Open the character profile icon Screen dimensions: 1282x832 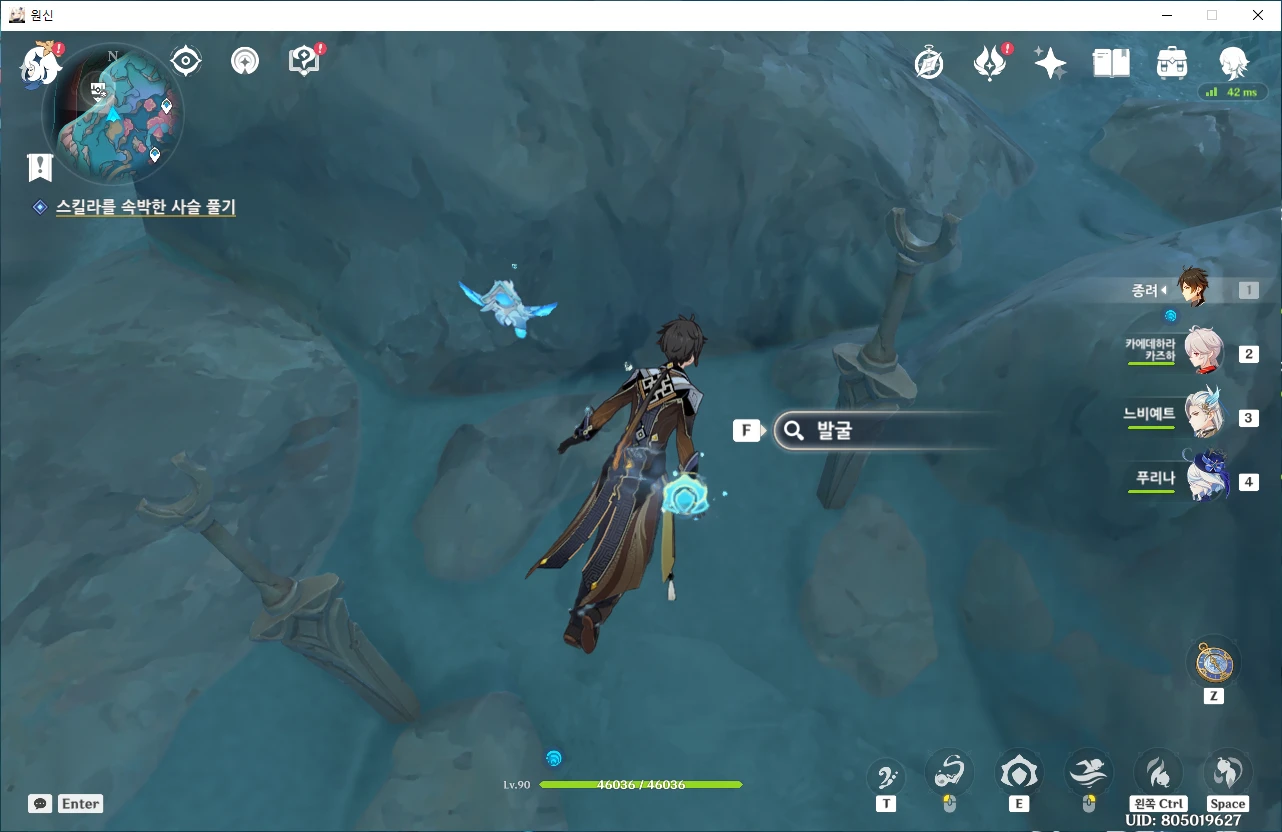tap(1233, 63)
